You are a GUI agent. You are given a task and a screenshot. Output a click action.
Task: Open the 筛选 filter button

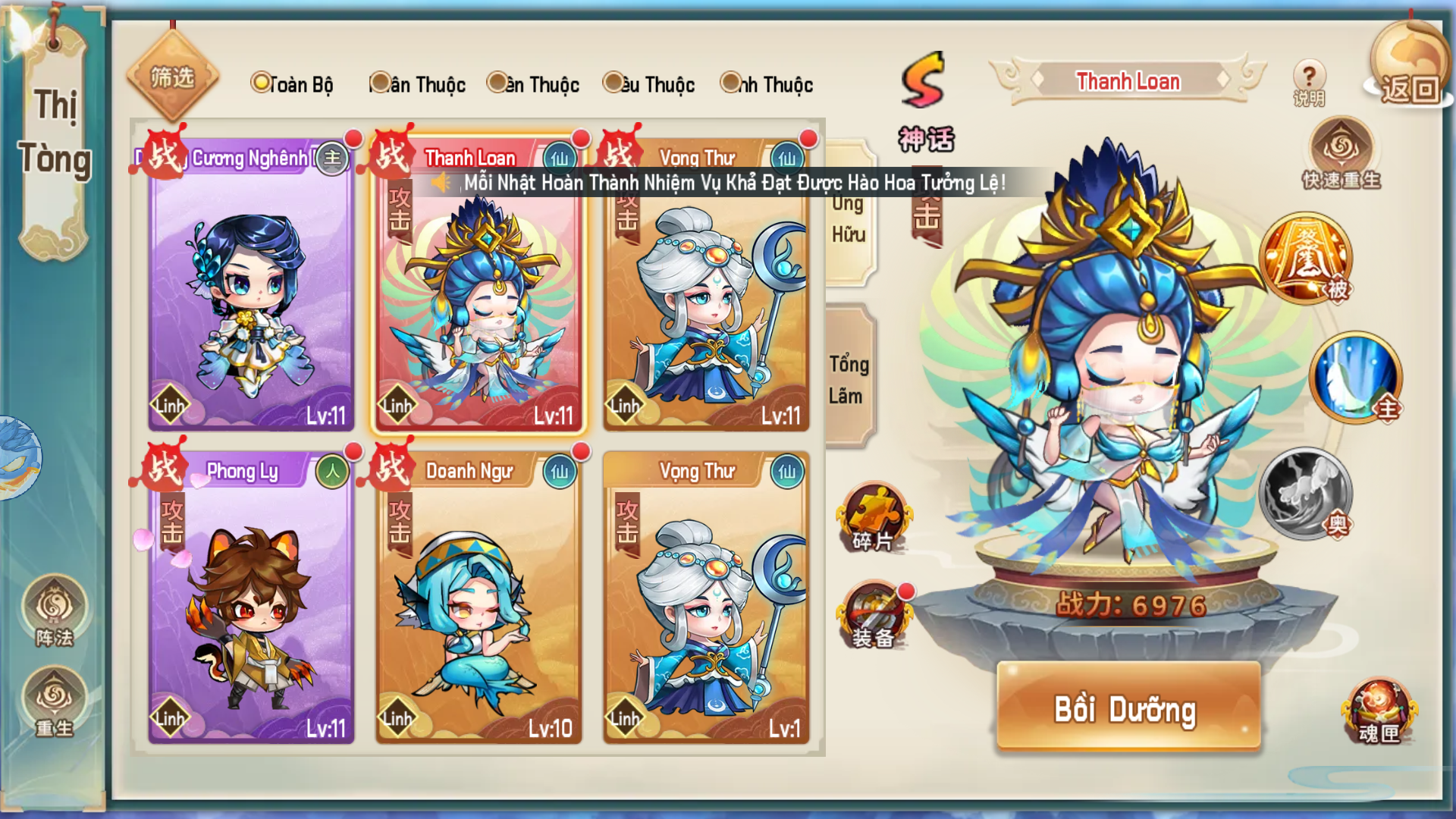(172, 77)
